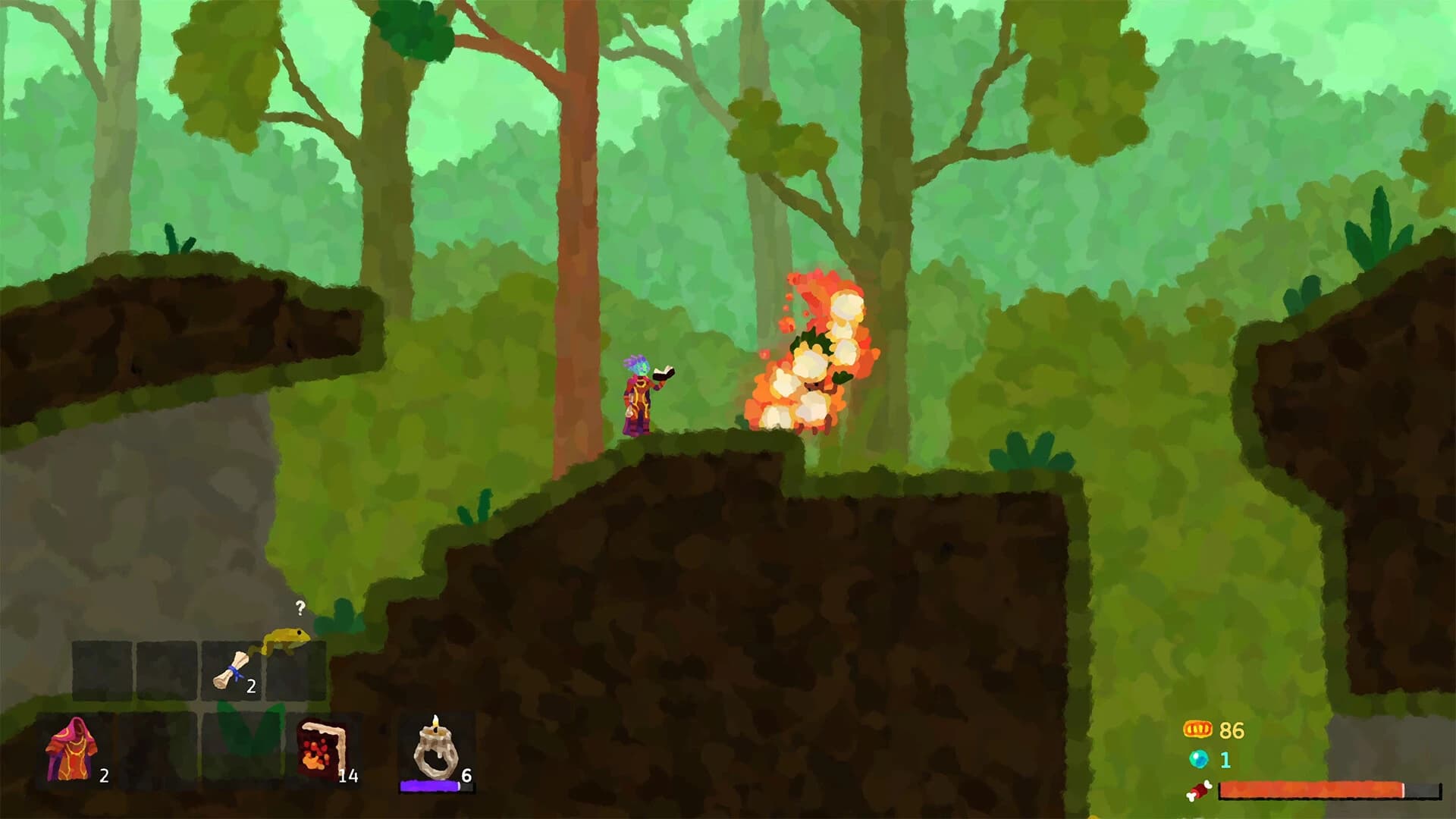Select the red mage robe in the hotbar
Viewport: 1456px width, 819px height.
[x=72, y=751]
